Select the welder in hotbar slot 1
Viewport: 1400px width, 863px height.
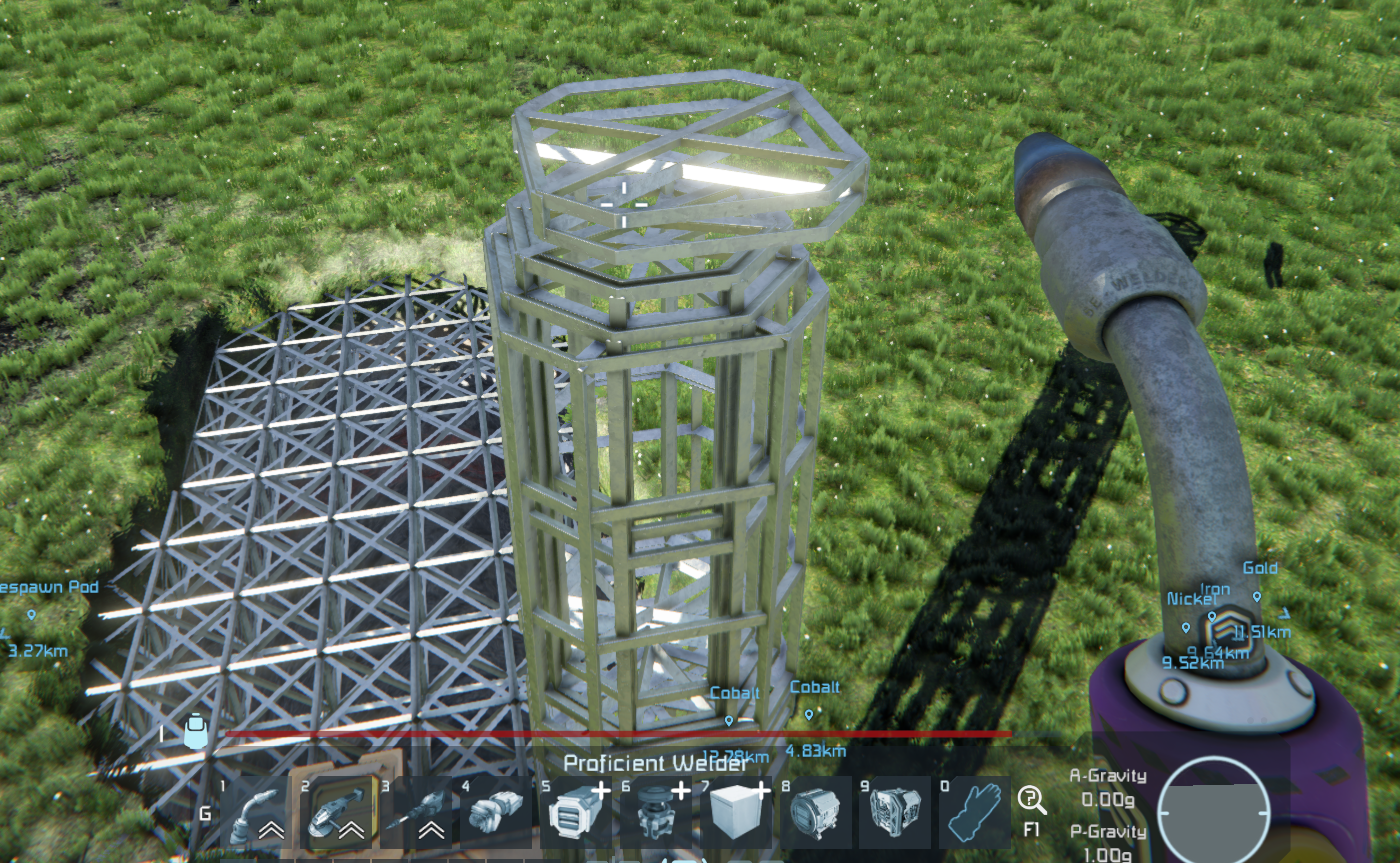click(254, 812)
